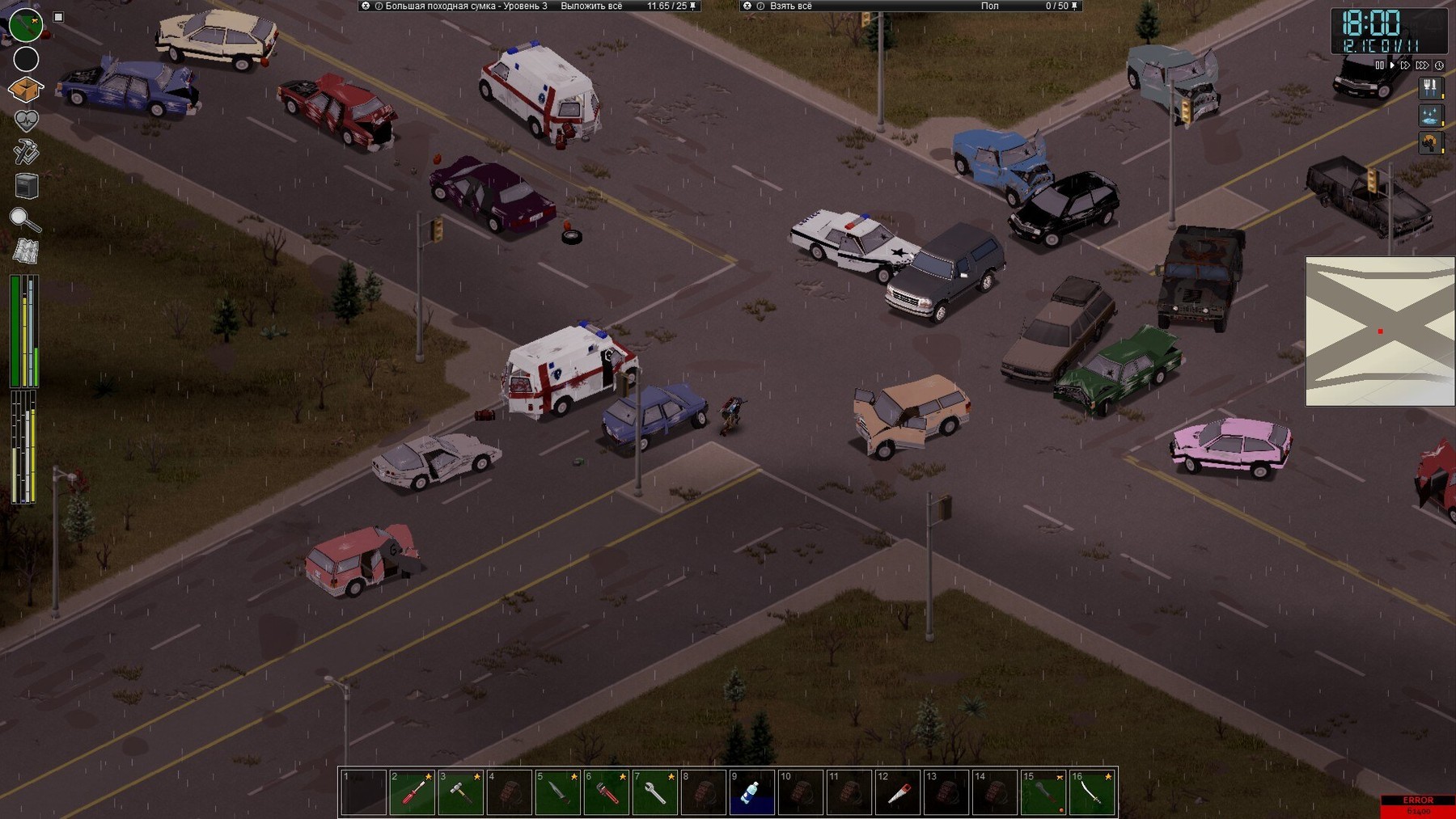Select the saw hotbar slot
The image size is (1456, 819).
tap(898, 792)
